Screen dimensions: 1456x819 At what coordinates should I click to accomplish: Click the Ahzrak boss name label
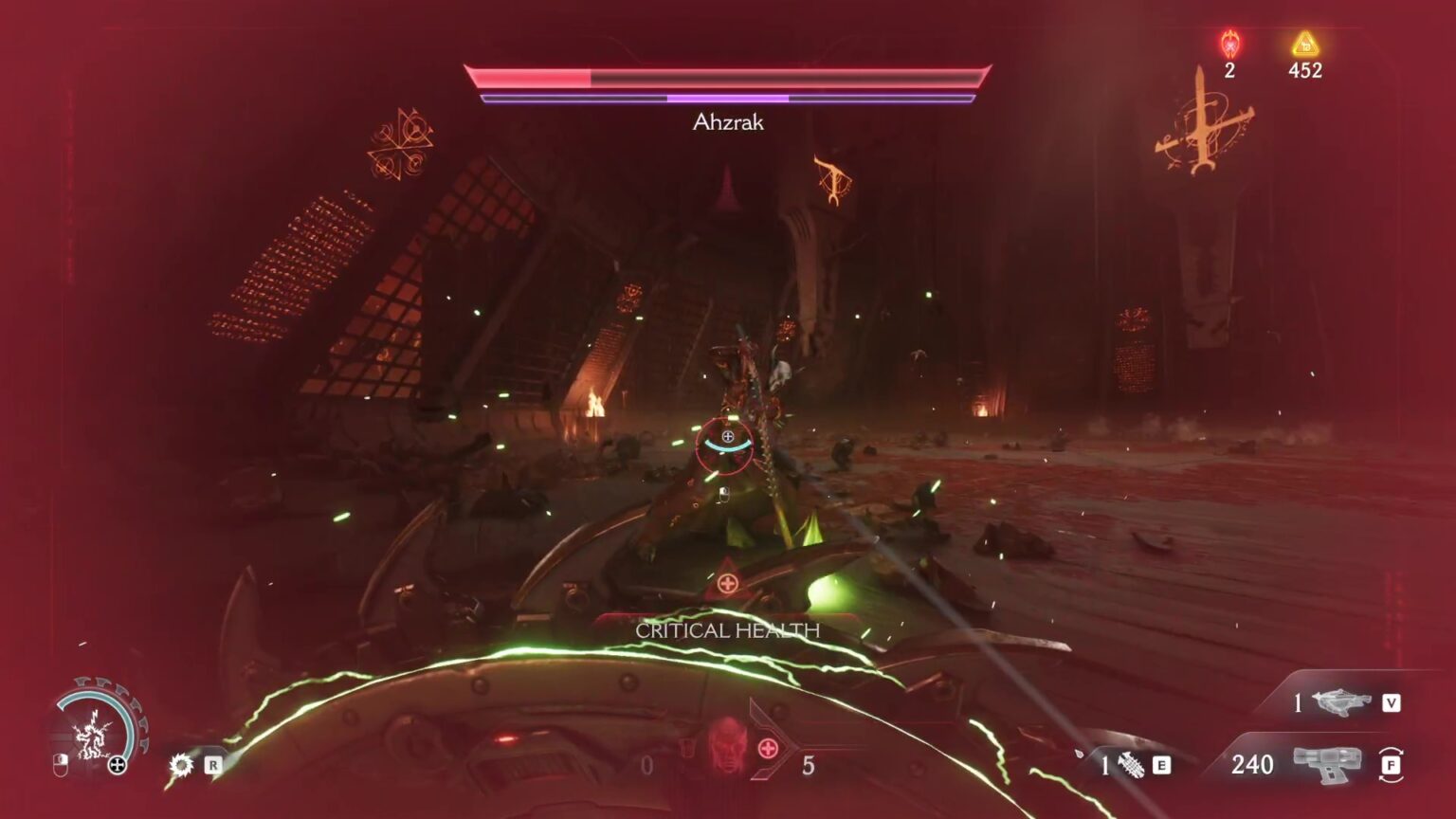coord(730,121)
